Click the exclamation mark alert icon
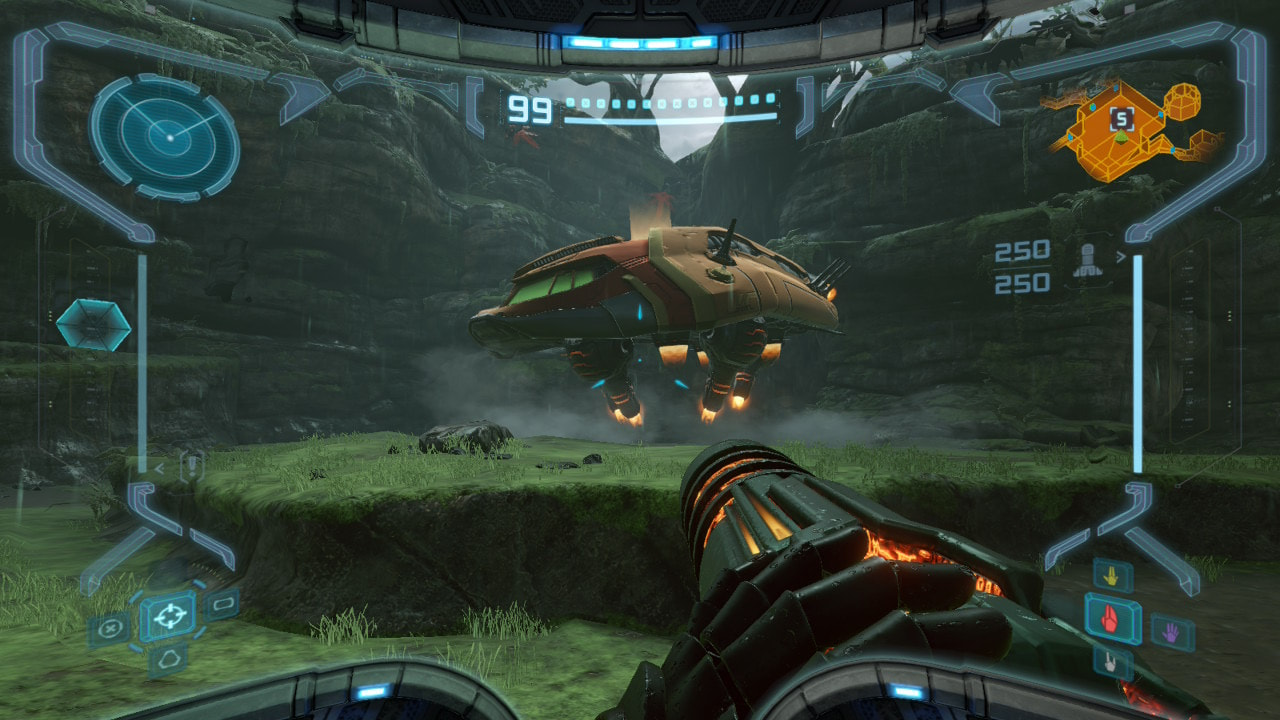 click(191, 465)
